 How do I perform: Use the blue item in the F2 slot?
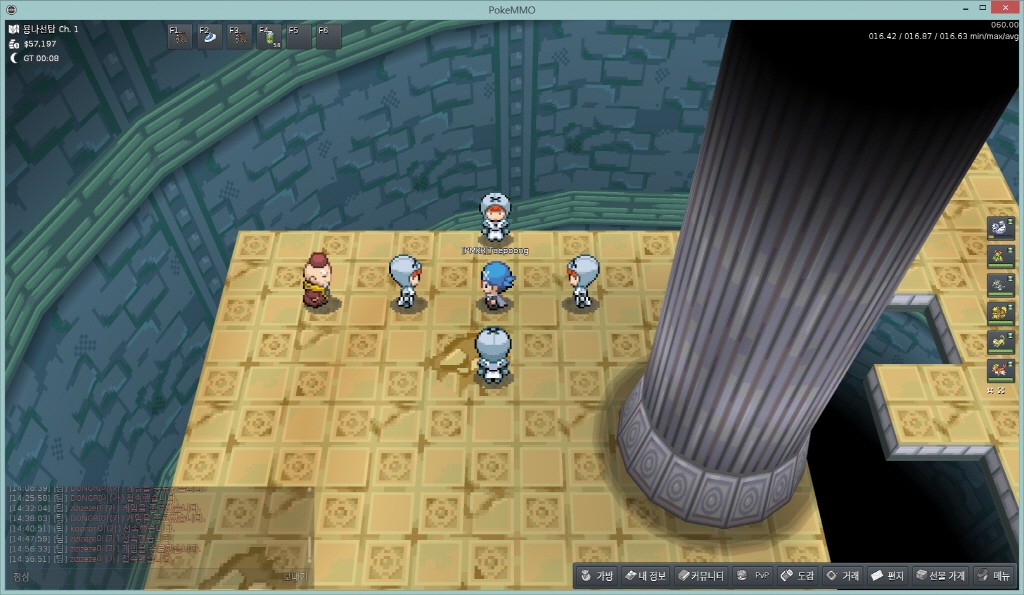[210, 37]
